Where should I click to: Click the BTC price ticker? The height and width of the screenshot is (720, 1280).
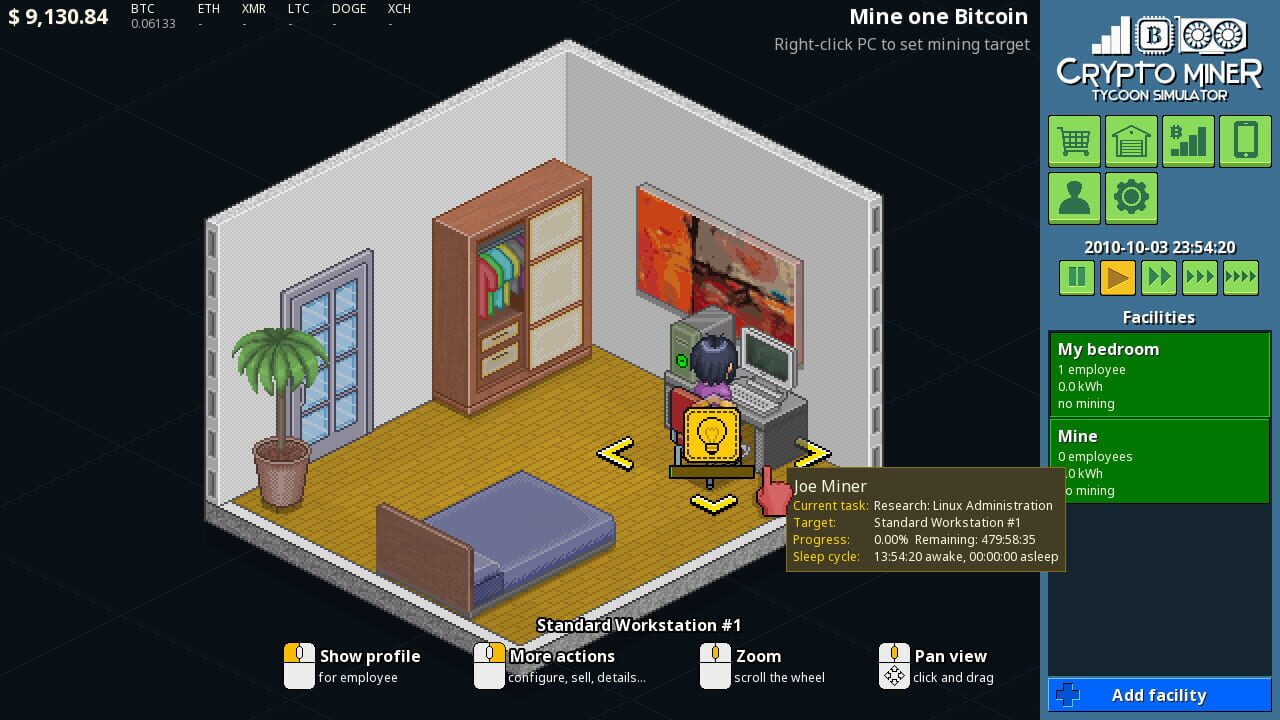pos(148,16)
